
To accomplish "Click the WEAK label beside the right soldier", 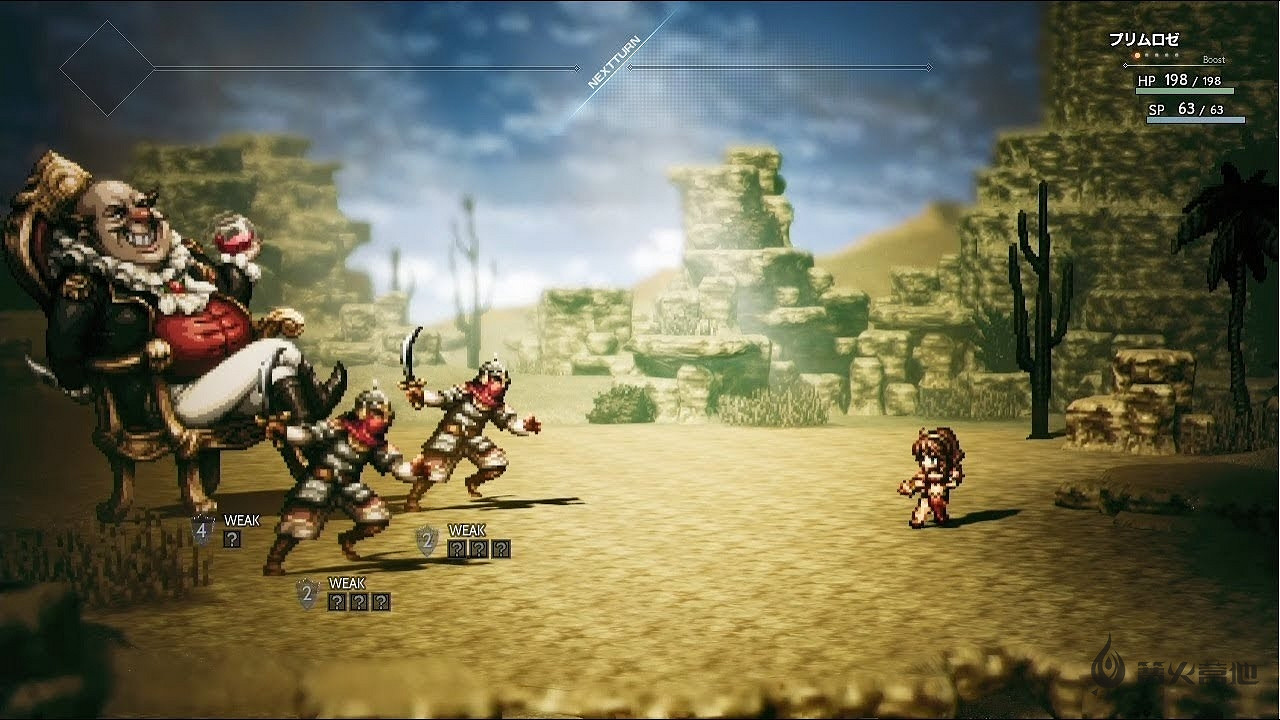I will [465, 530].
